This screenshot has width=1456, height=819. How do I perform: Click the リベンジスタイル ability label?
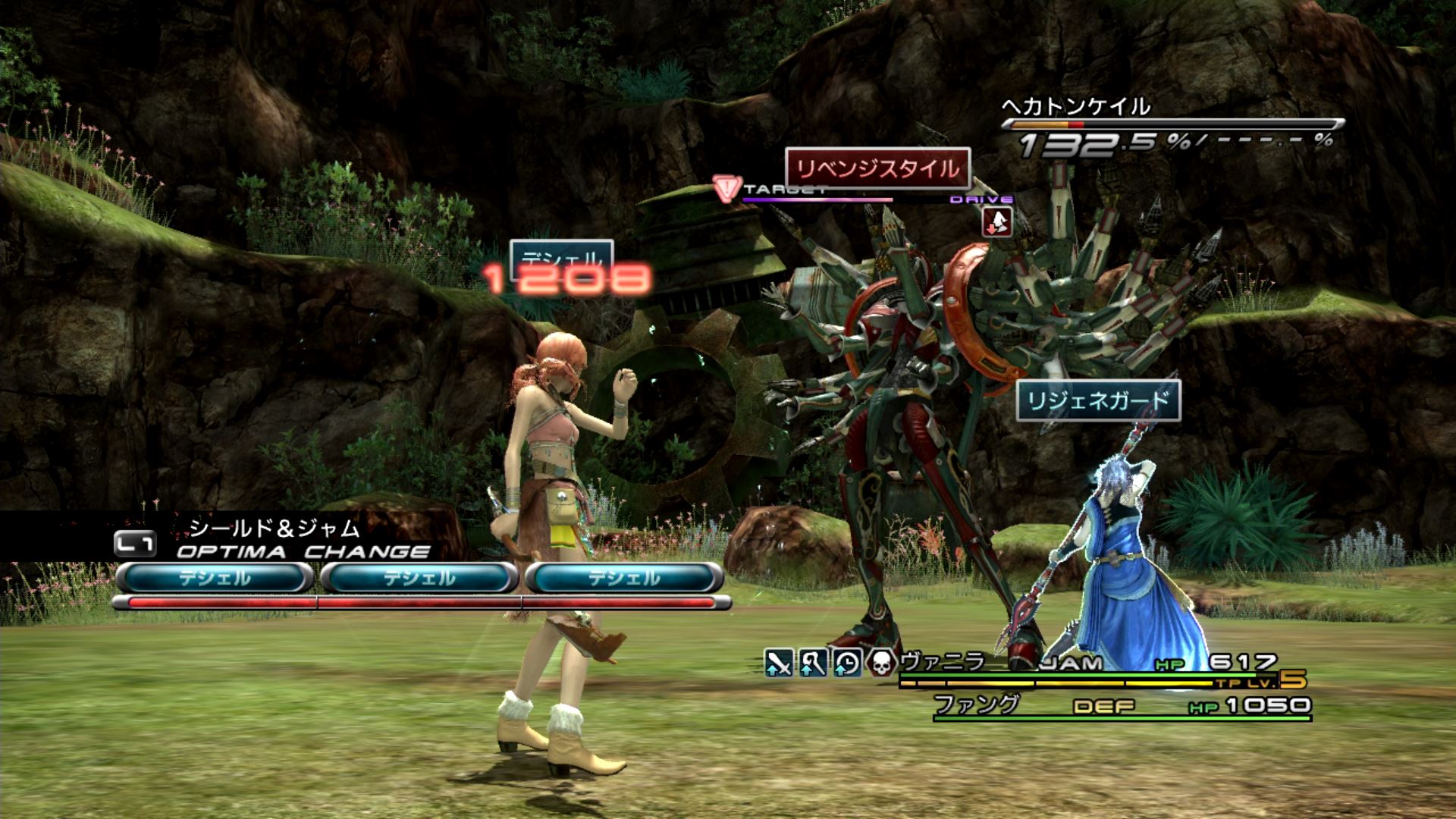tap(878, 168)
